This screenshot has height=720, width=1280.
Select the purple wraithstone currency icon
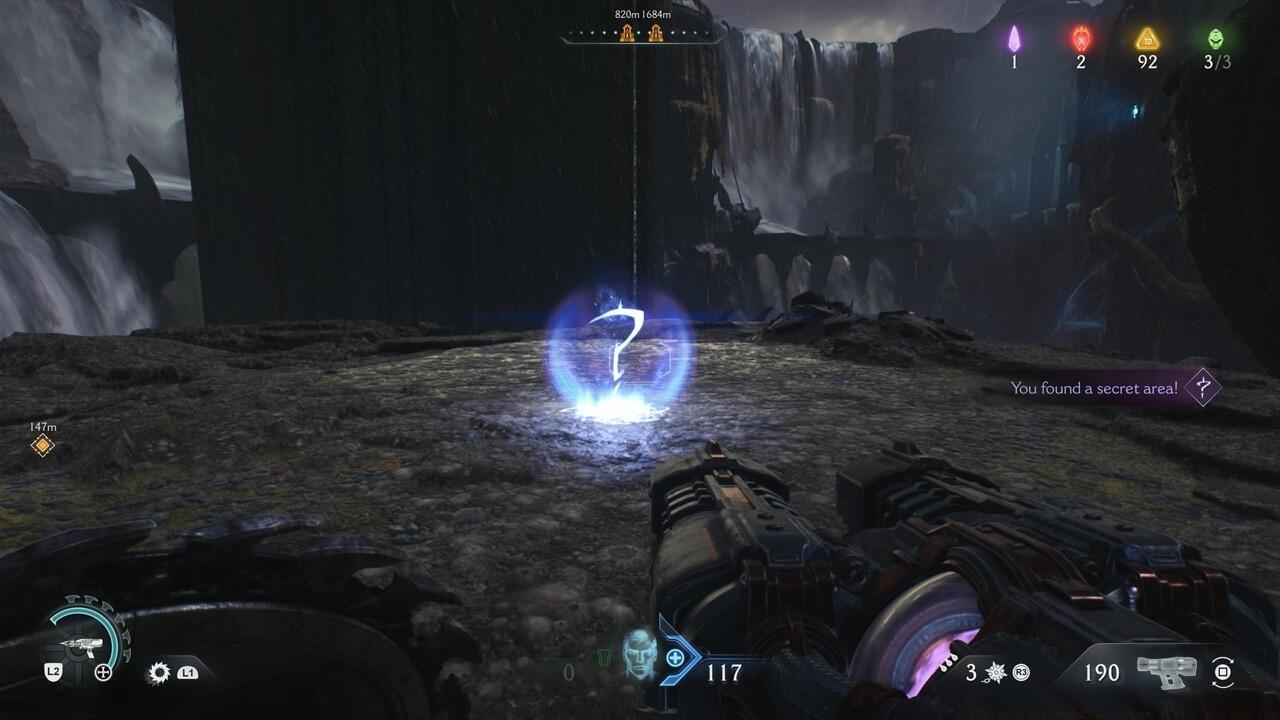click(x=1014, y=39)
